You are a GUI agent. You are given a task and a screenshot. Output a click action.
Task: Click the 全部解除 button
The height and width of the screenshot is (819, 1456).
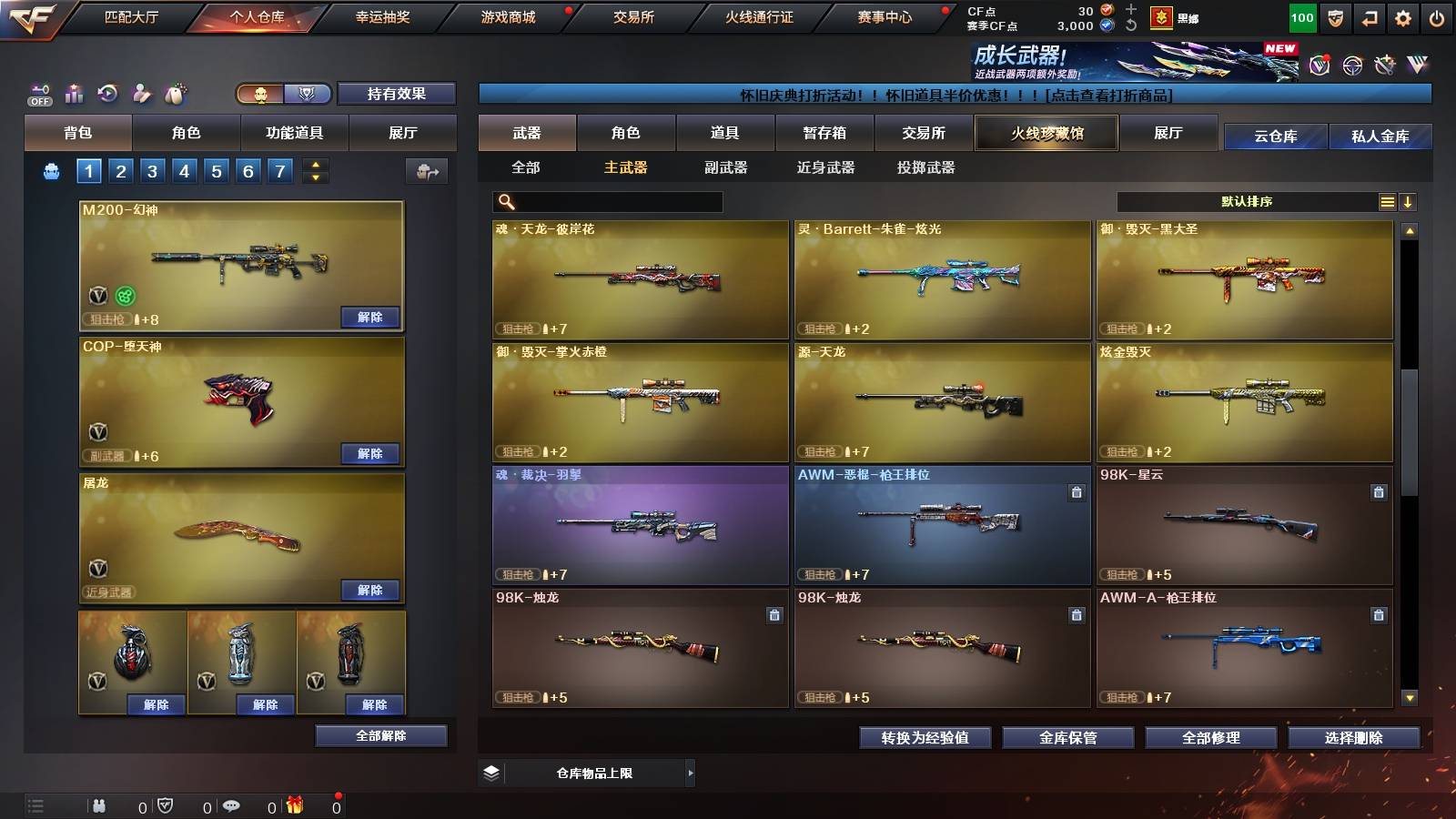pyautogui.click(x=379, y=736)
